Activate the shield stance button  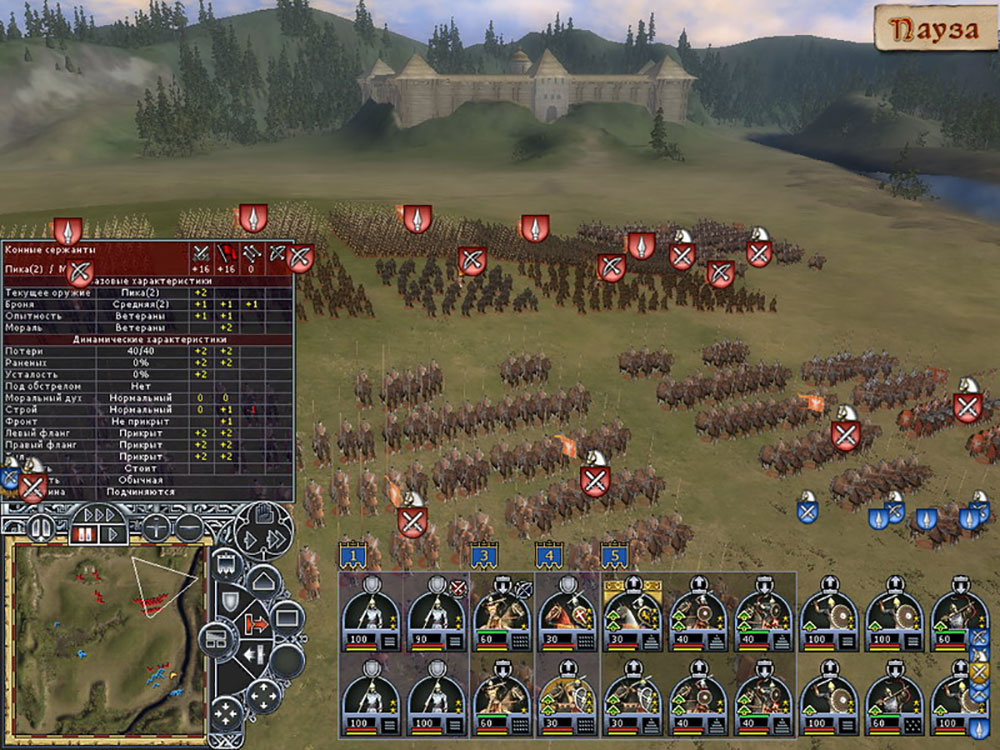229,601
